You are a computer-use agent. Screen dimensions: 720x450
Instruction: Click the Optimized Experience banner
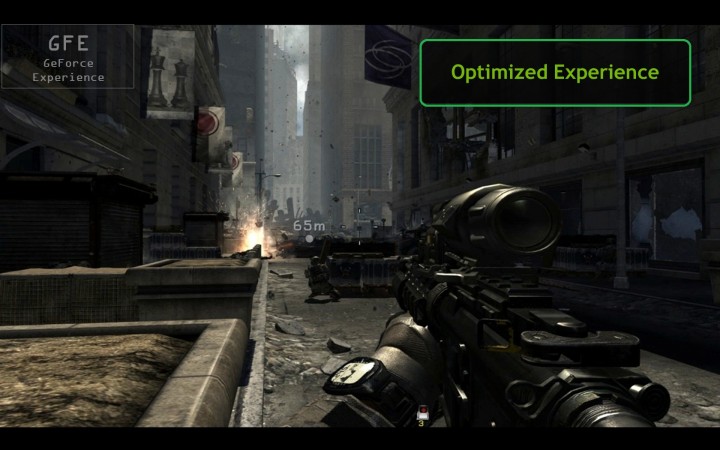click(x=555, y=73)
